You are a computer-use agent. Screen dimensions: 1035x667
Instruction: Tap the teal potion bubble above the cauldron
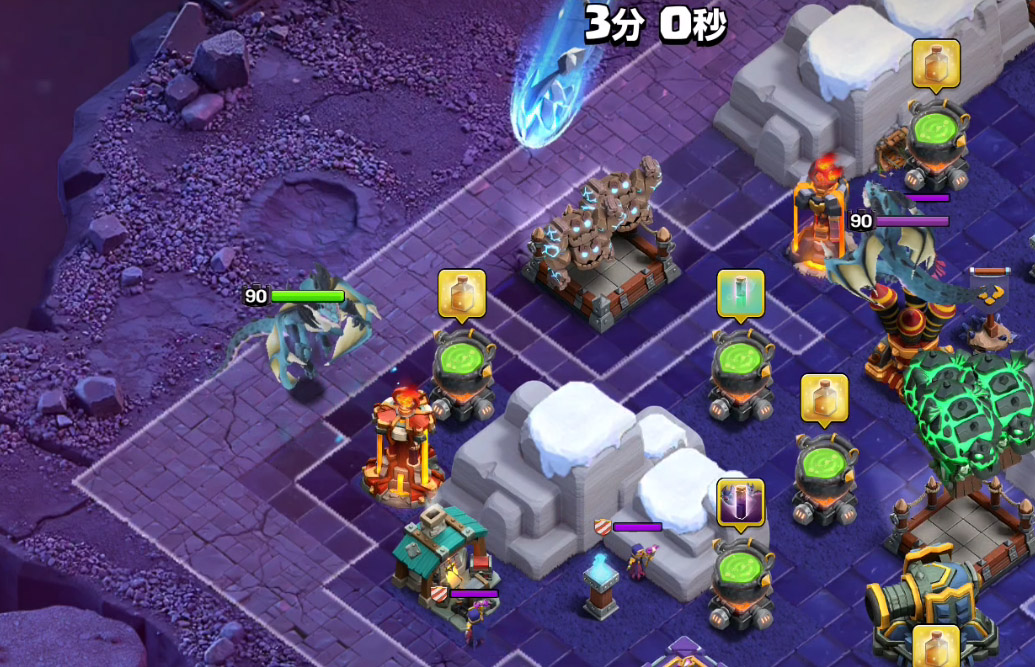[x=740, y=293]
